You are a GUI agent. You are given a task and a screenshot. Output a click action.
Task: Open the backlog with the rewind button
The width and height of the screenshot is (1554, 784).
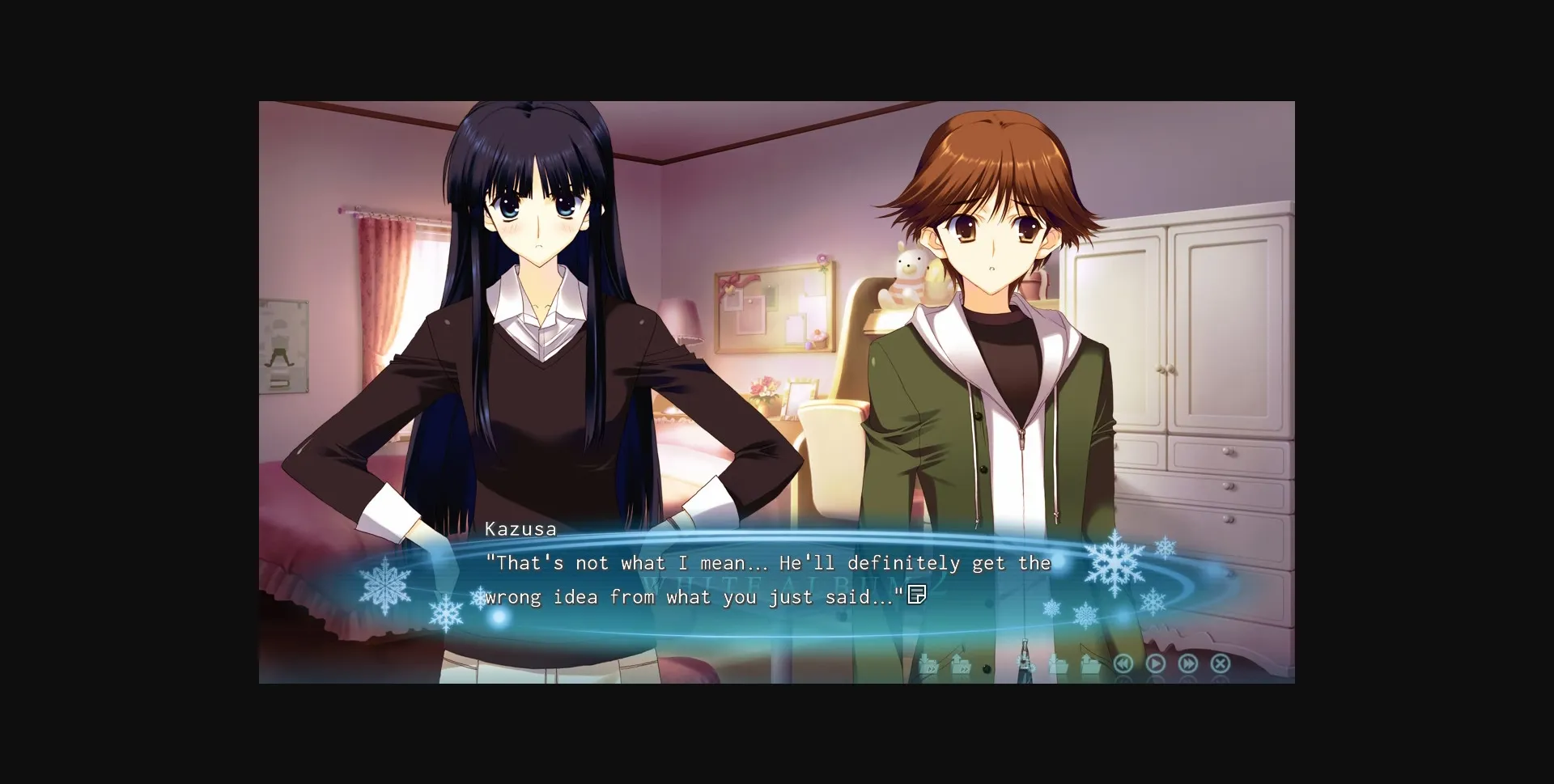pyautogui.click(x=1124, y=663)
